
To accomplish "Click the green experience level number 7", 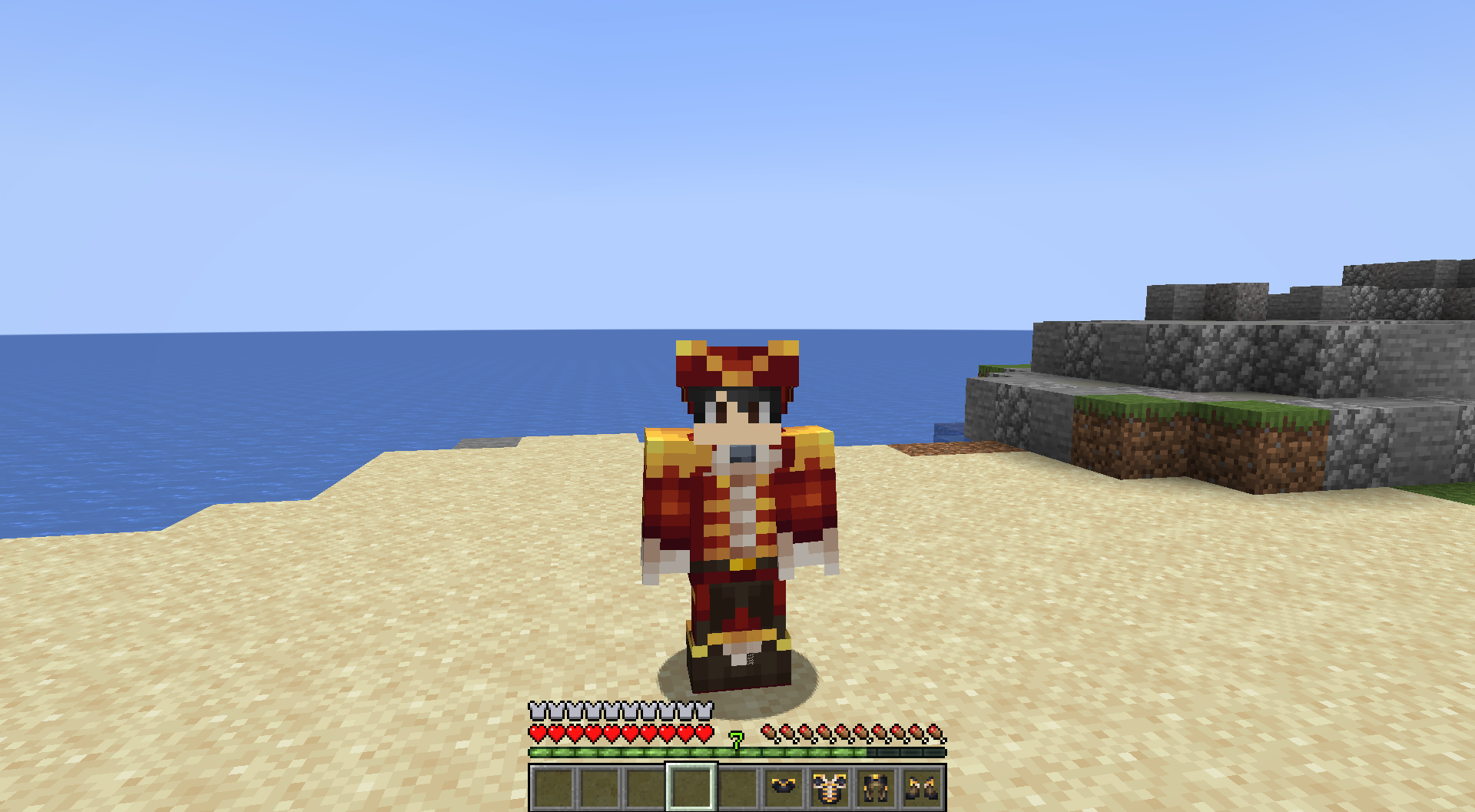I will (x=735, y=740).
